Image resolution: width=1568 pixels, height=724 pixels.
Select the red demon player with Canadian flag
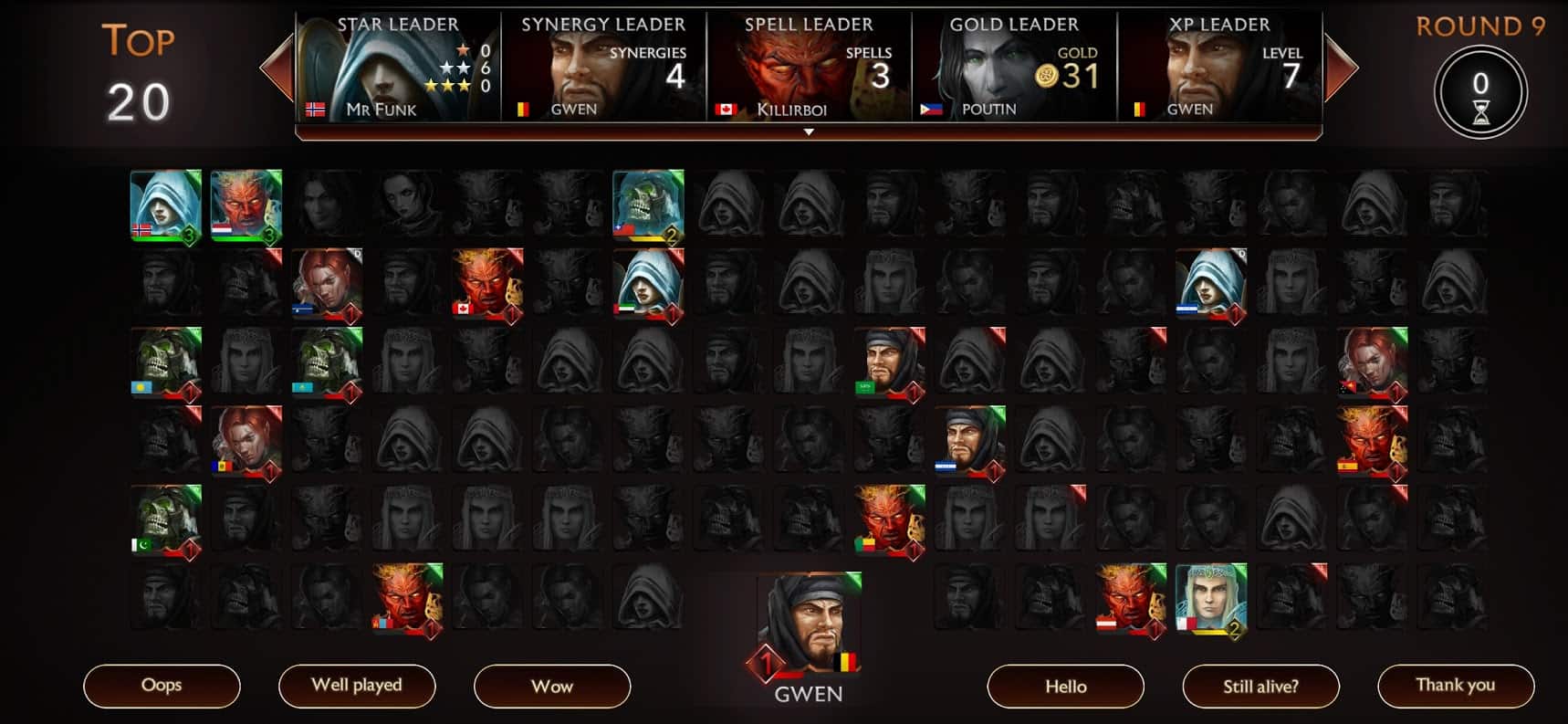(x=487, y=283)
